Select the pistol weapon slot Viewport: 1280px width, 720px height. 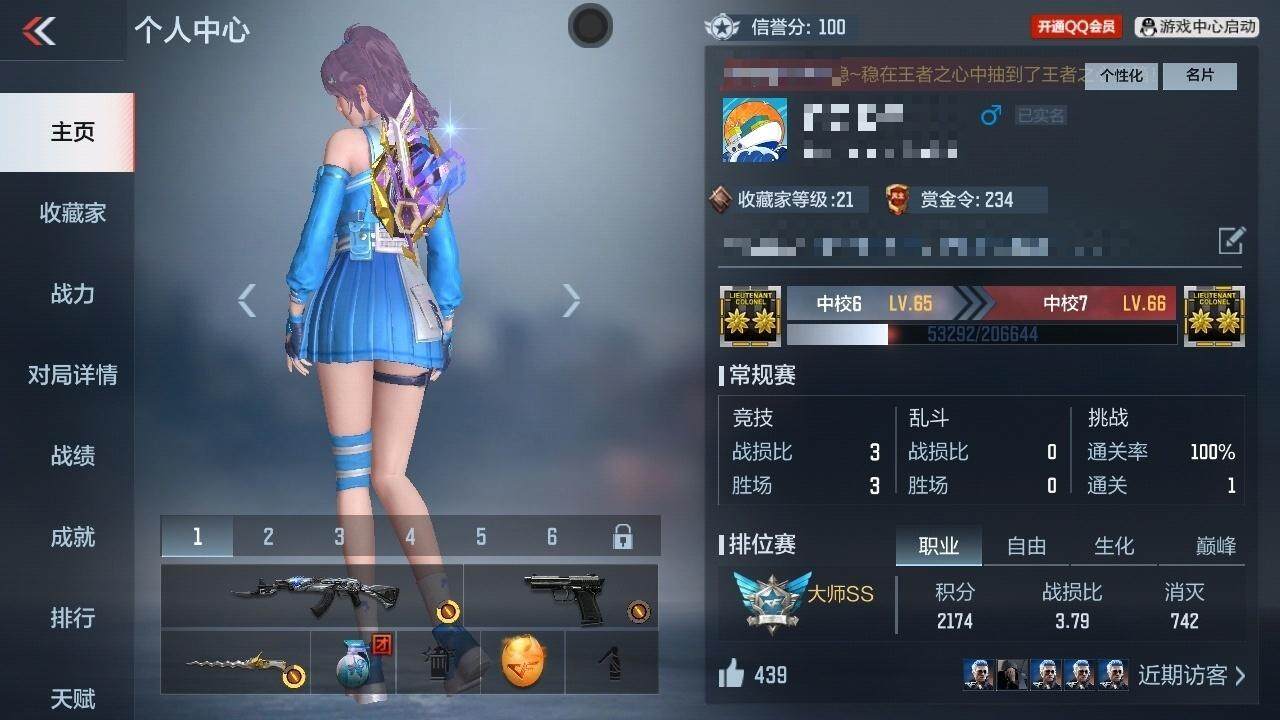point(562,595)
